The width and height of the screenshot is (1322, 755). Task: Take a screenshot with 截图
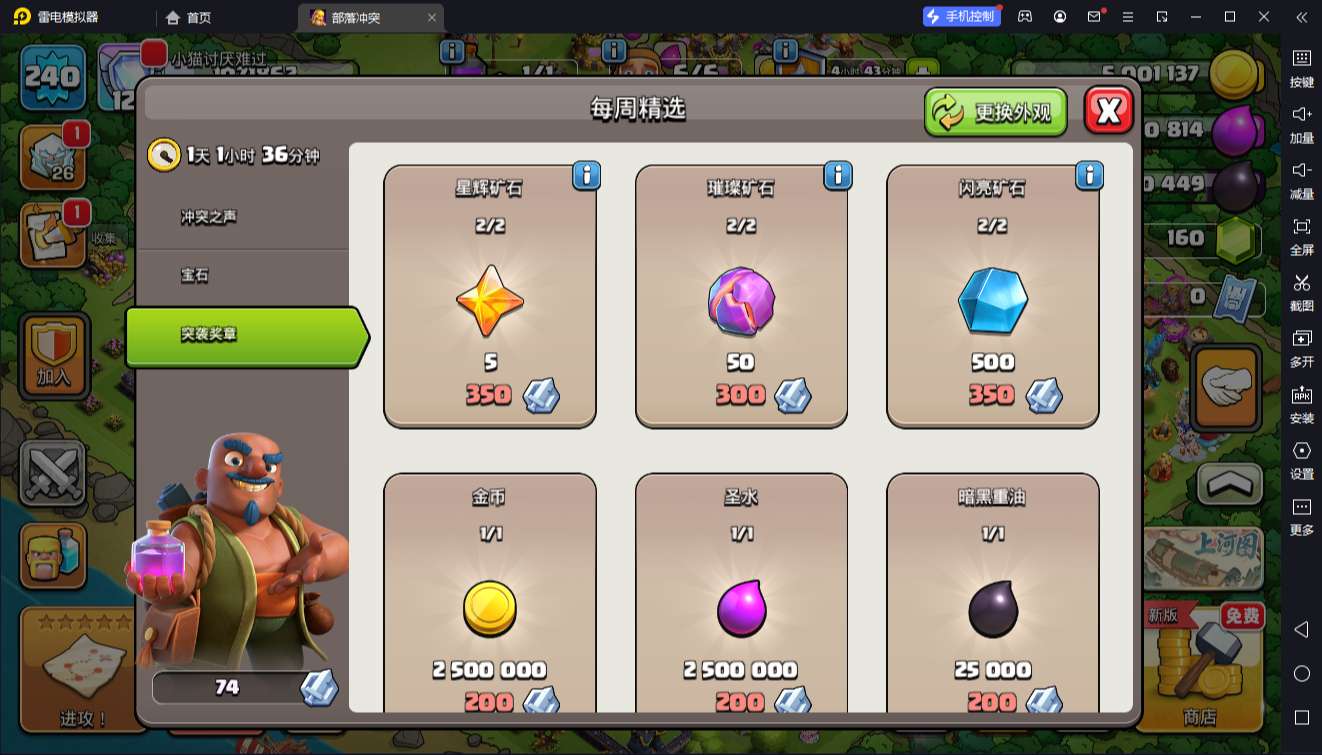click(x=1301, y=290)
